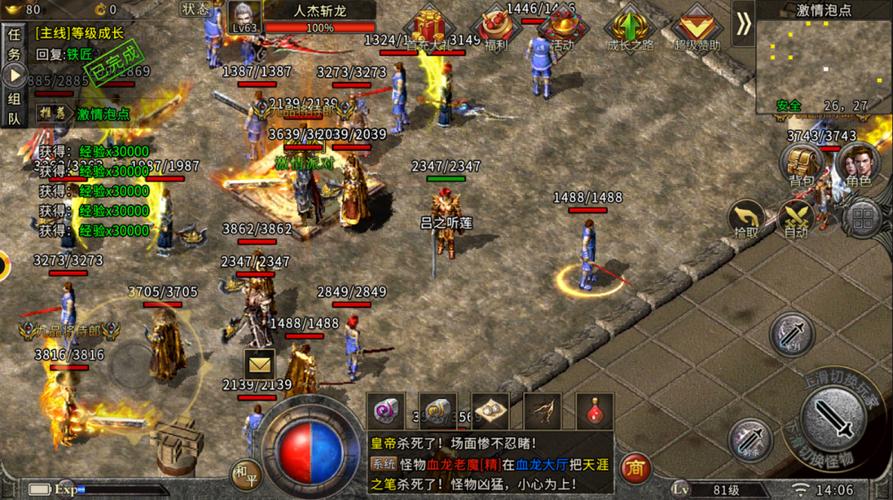Use the red potion quick slot
This screenshot has width=893, height=500.
click(595, 410)
